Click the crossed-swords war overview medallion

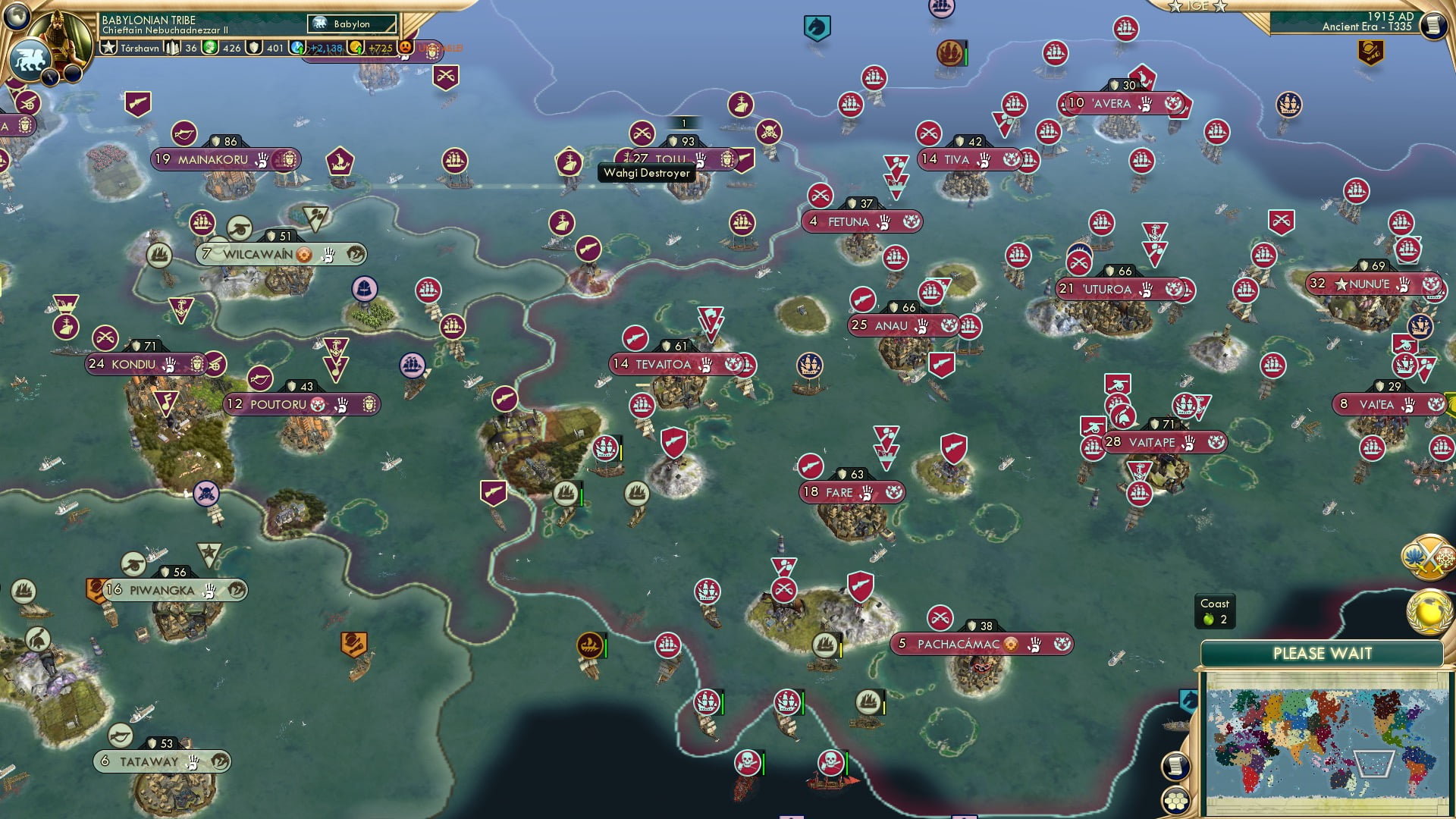click(1429, 556)
